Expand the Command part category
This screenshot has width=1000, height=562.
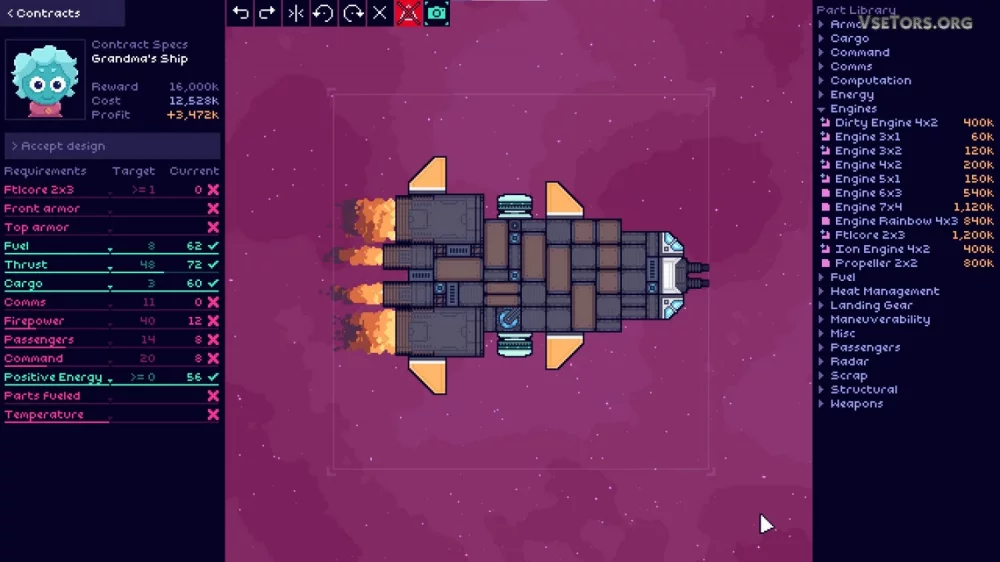point(859,52)
